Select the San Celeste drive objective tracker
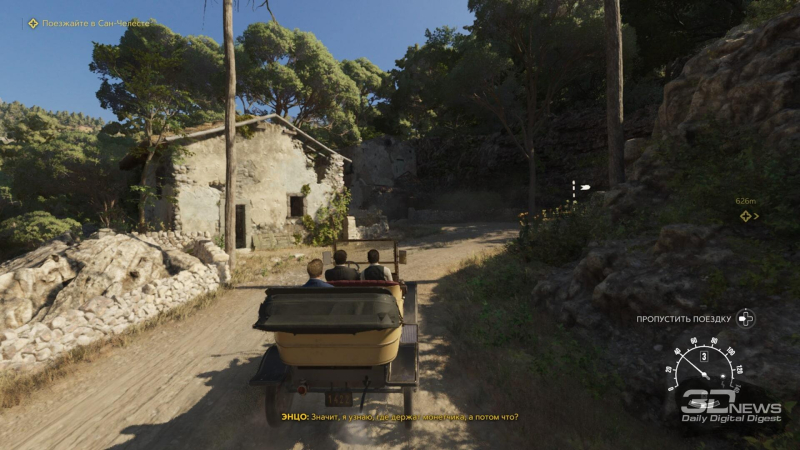The width and height of the screenshot is (800, 450). (88, 23)
